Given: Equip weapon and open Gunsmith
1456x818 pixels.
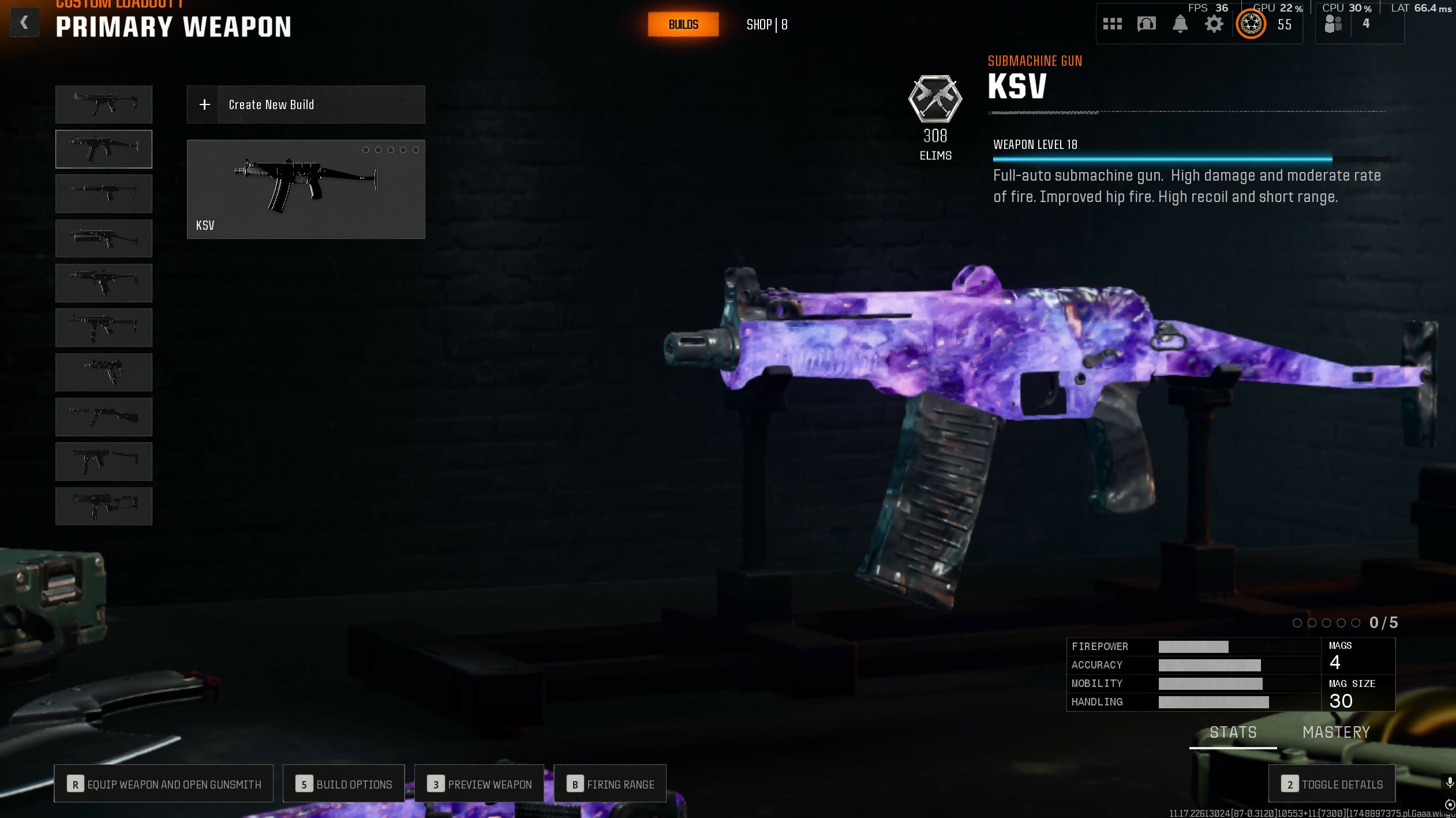Looking at the screenshot, I should pyautogui.click(x=163, y=784).
